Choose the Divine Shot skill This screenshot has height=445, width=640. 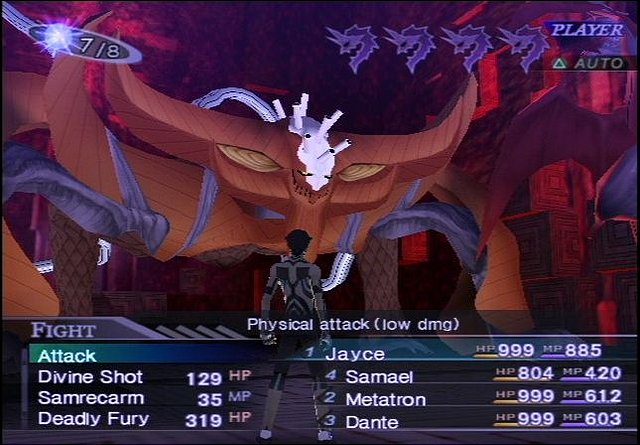pos(90,377)
